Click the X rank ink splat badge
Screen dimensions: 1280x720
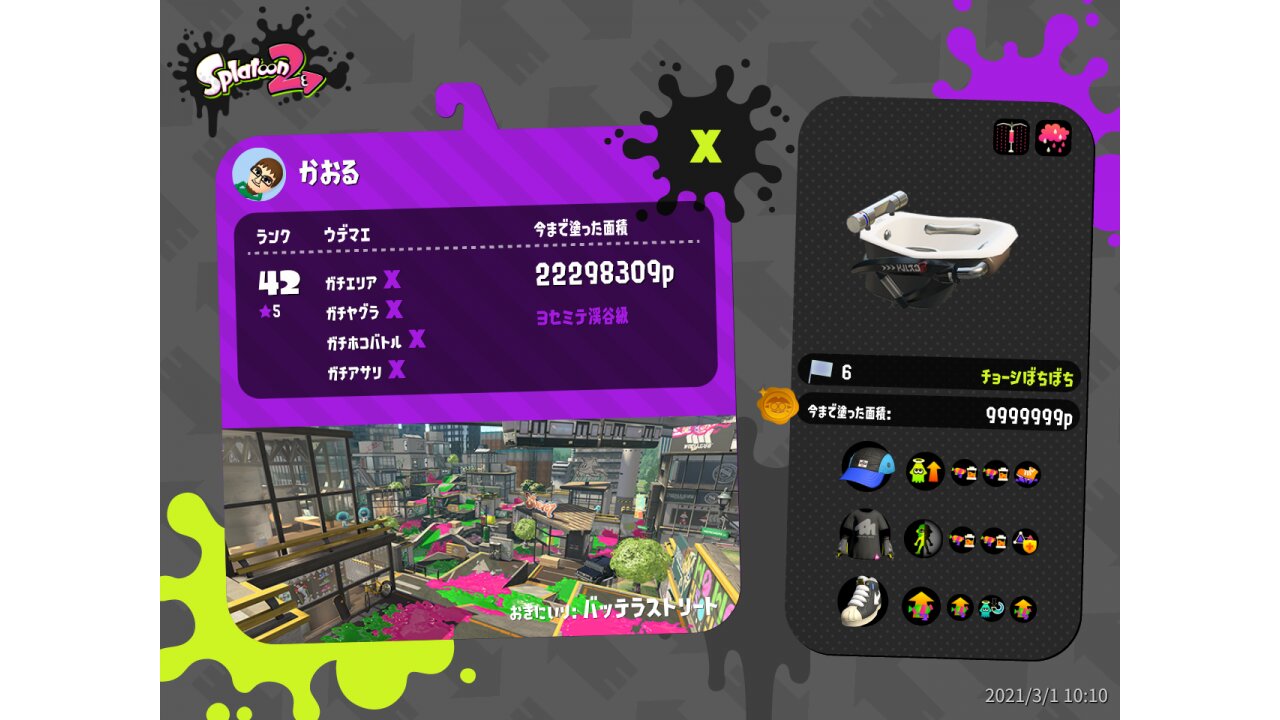point(705,147)
